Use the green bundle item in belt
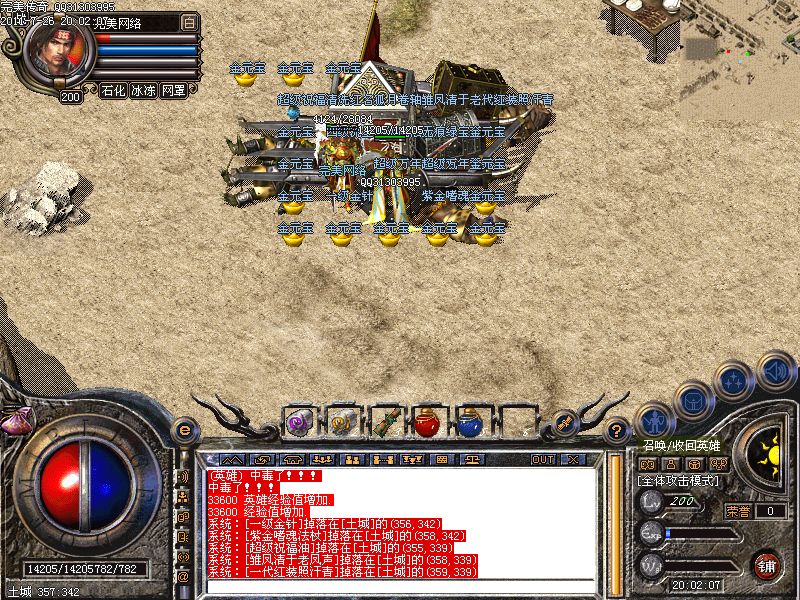 click(x=385, y=423)
